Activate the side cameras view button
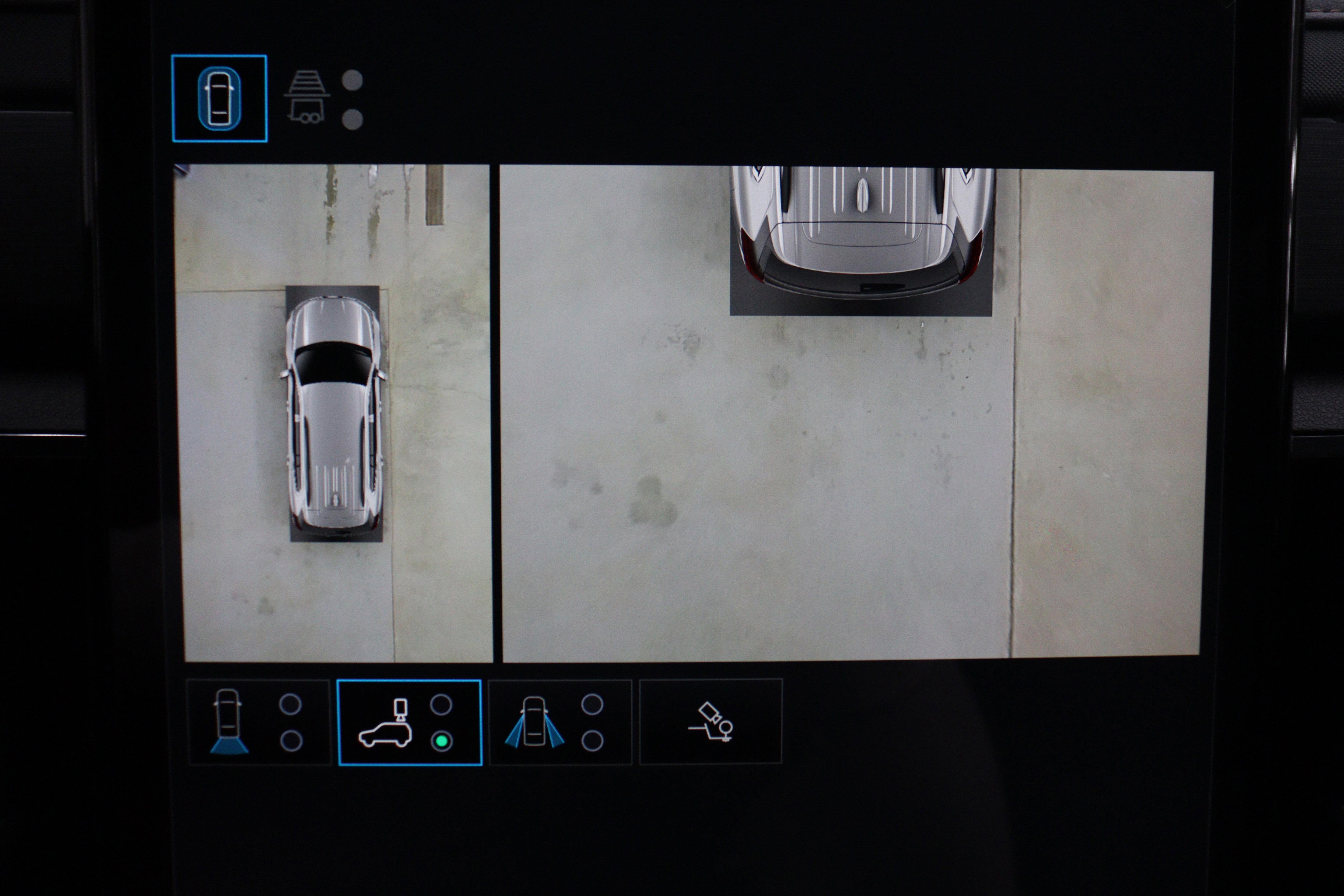The height and width of the screenshot is (896, 1344). [x=560, y=722]
